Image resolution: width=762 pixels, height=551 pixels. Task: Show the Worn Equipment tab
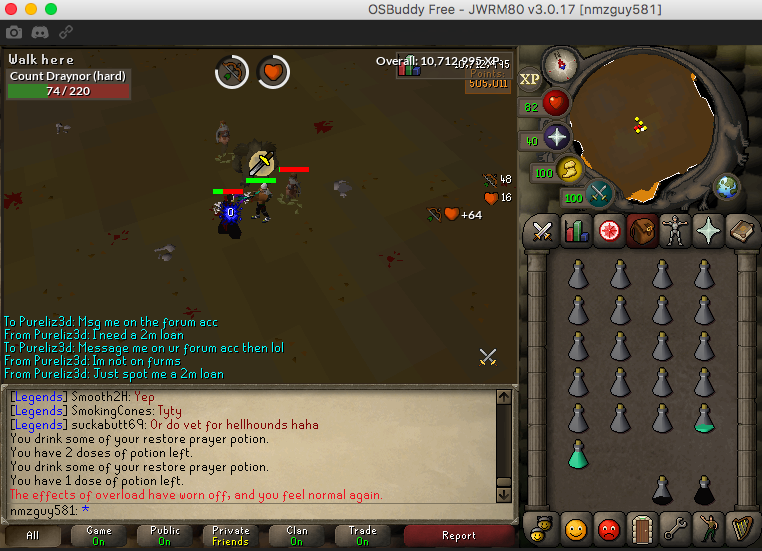674,231
